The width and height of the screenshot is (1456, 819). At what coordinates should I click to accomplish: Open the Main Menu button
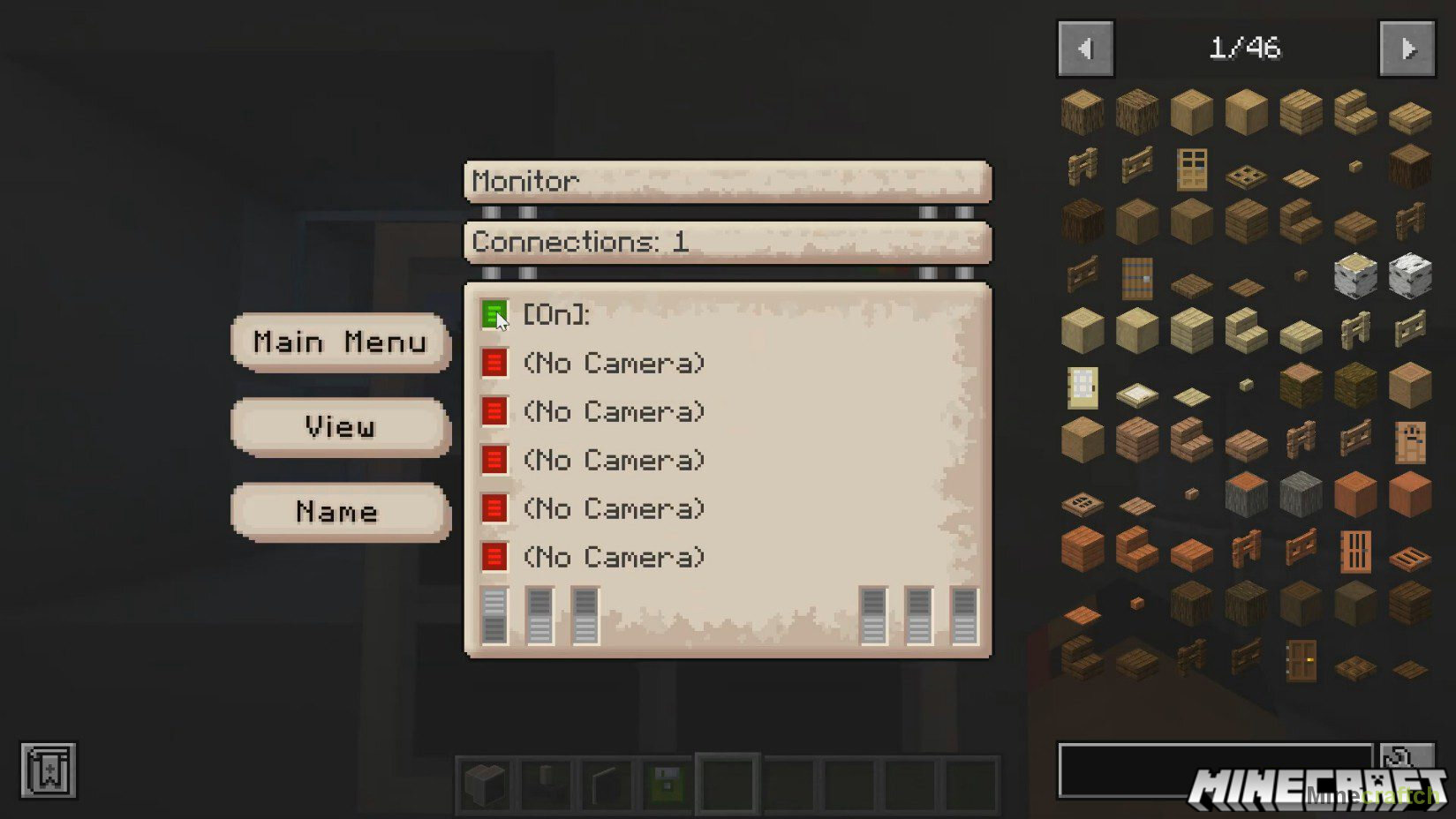[341, 342]
